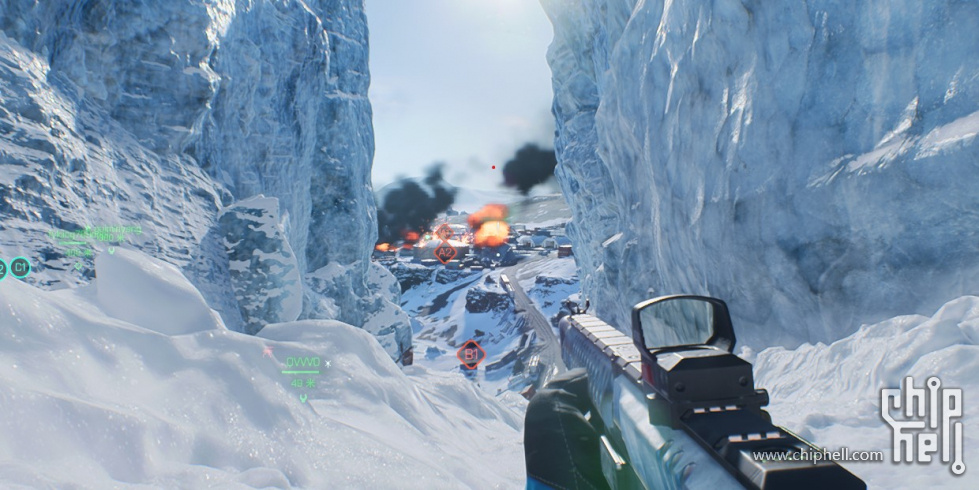The height and width of the screenshot is (490, 979).
Task: Click the red A2 objective marker
Action: (x=446, y=253)
